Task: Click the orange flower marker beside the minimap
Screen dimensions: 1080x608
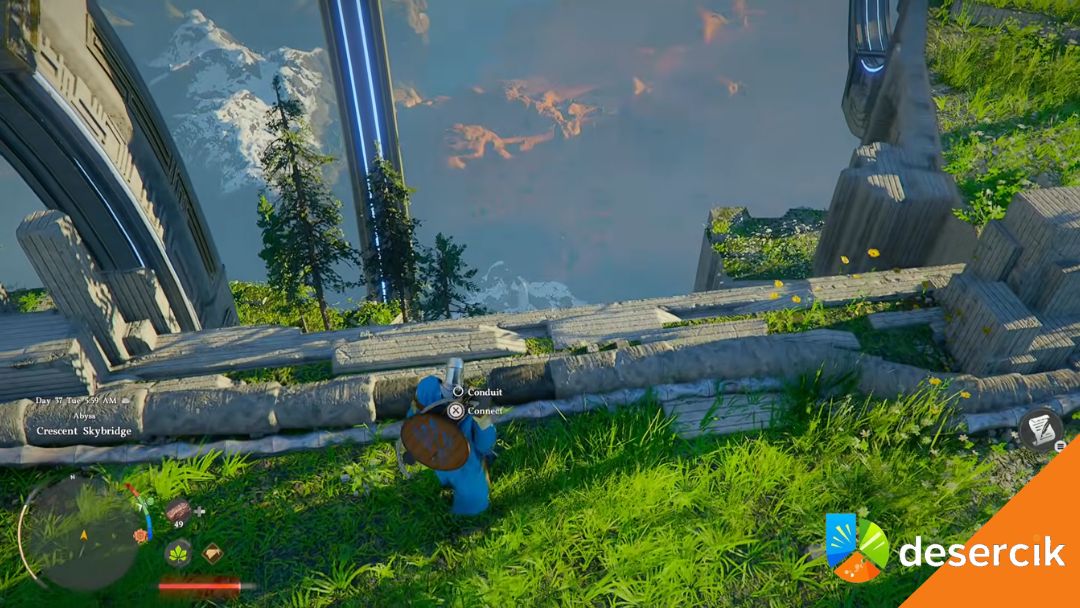Action: pos(140,536)
